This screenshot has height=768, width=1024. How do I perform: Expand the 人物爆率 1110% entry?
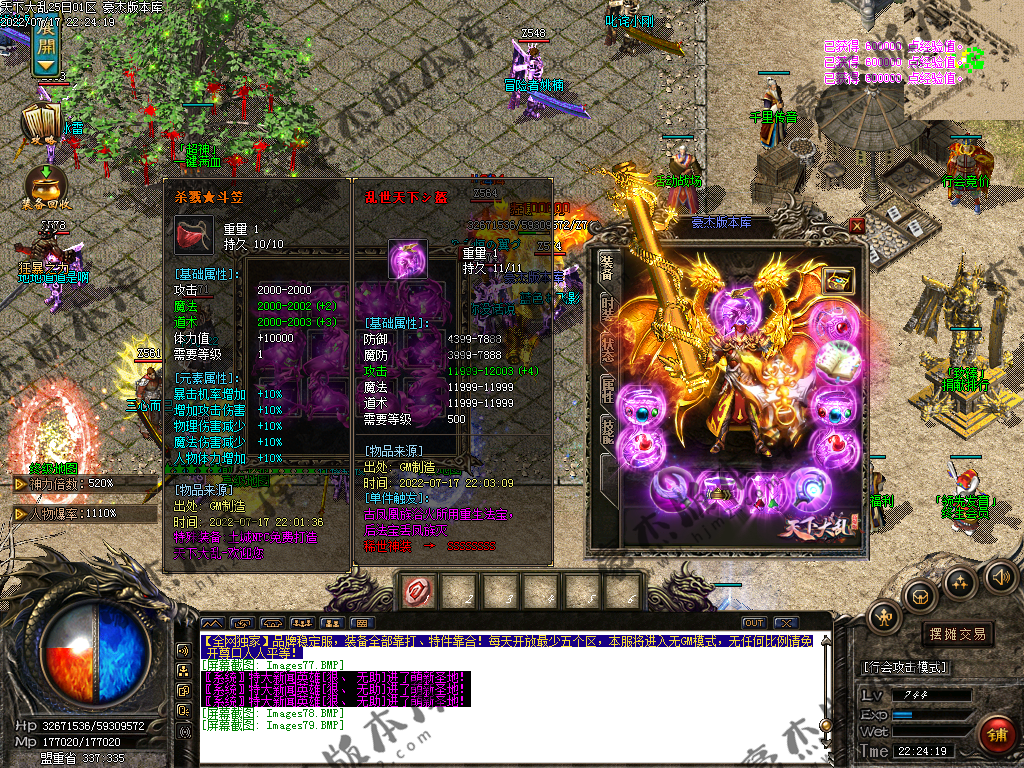click(x=20, y=514)
